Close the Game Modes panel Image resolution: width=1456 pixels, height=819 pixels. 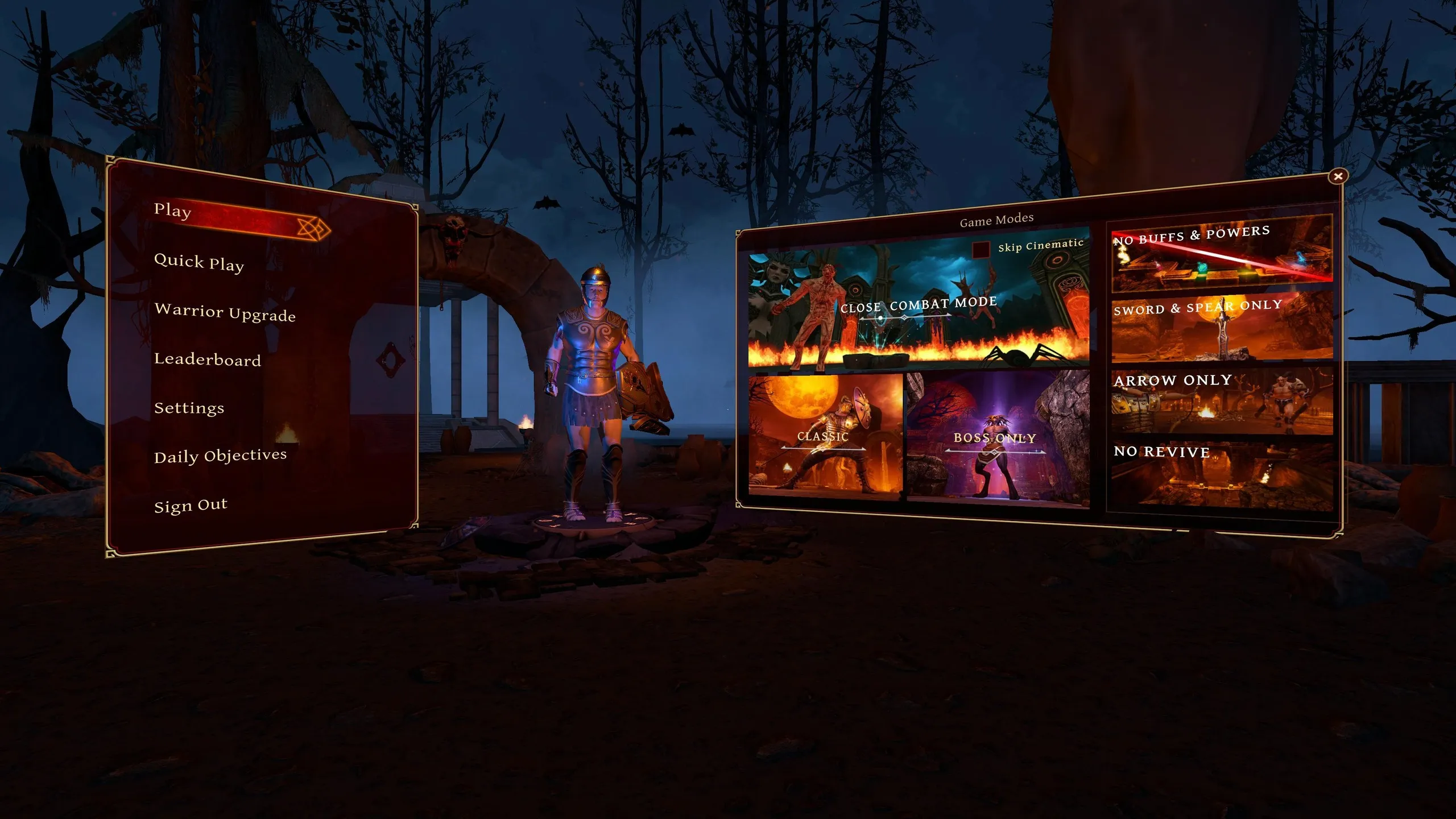(x=1338, y=176)
